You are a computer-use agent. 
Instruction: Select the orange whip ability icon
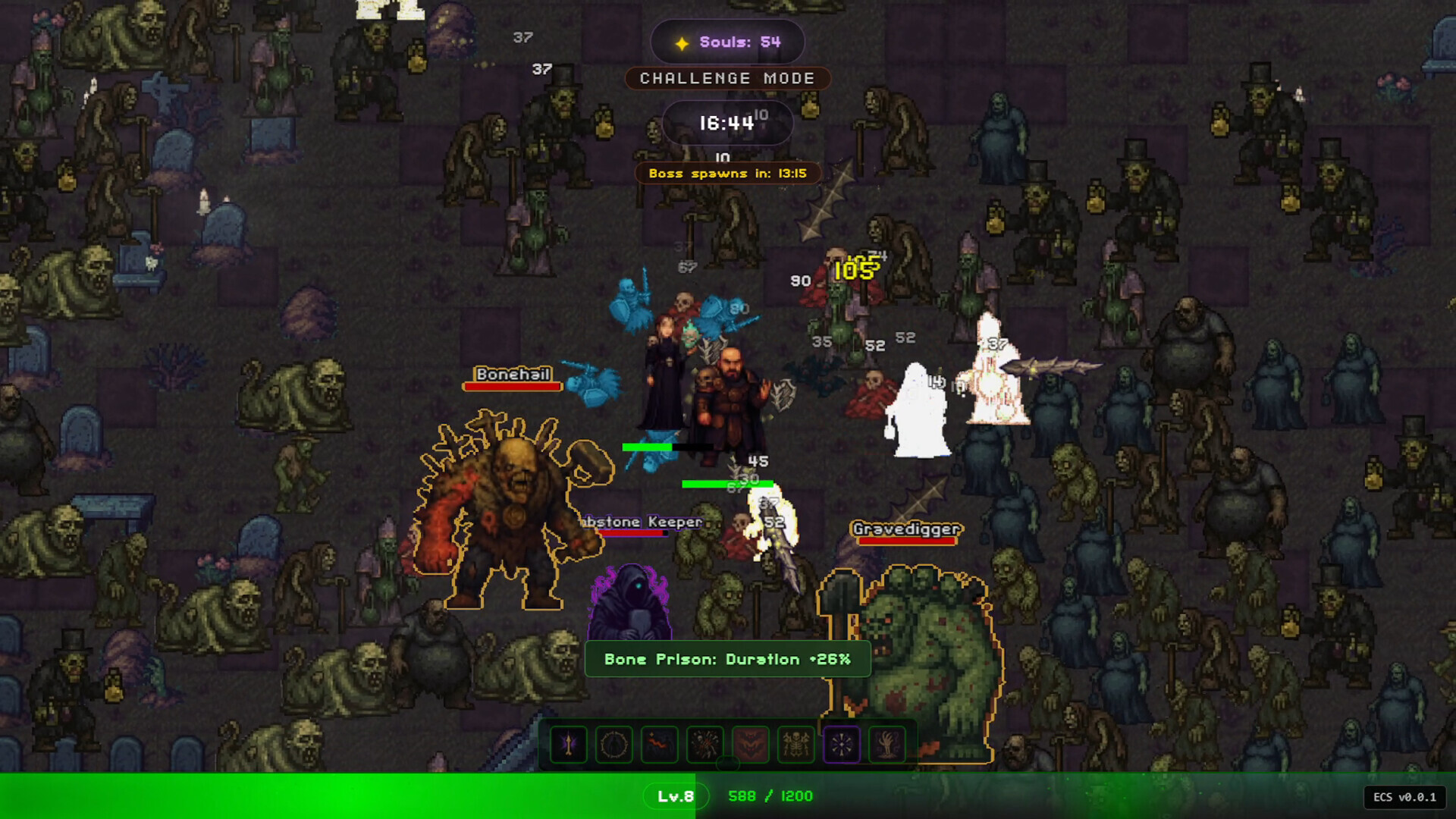(x=660, y=745)
